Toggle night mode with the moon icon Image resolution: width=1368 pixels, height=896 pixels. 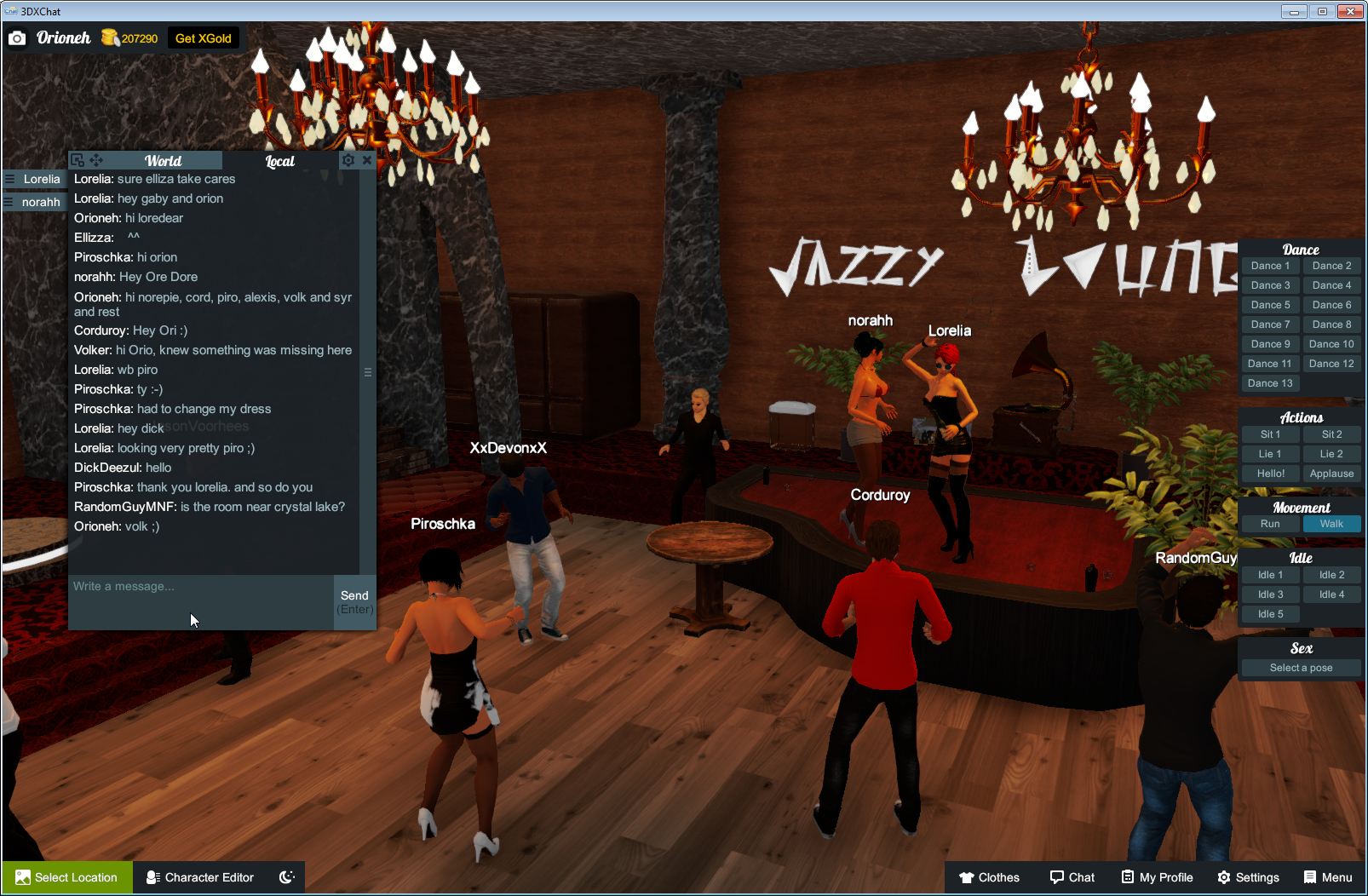[x=287, y=877]
